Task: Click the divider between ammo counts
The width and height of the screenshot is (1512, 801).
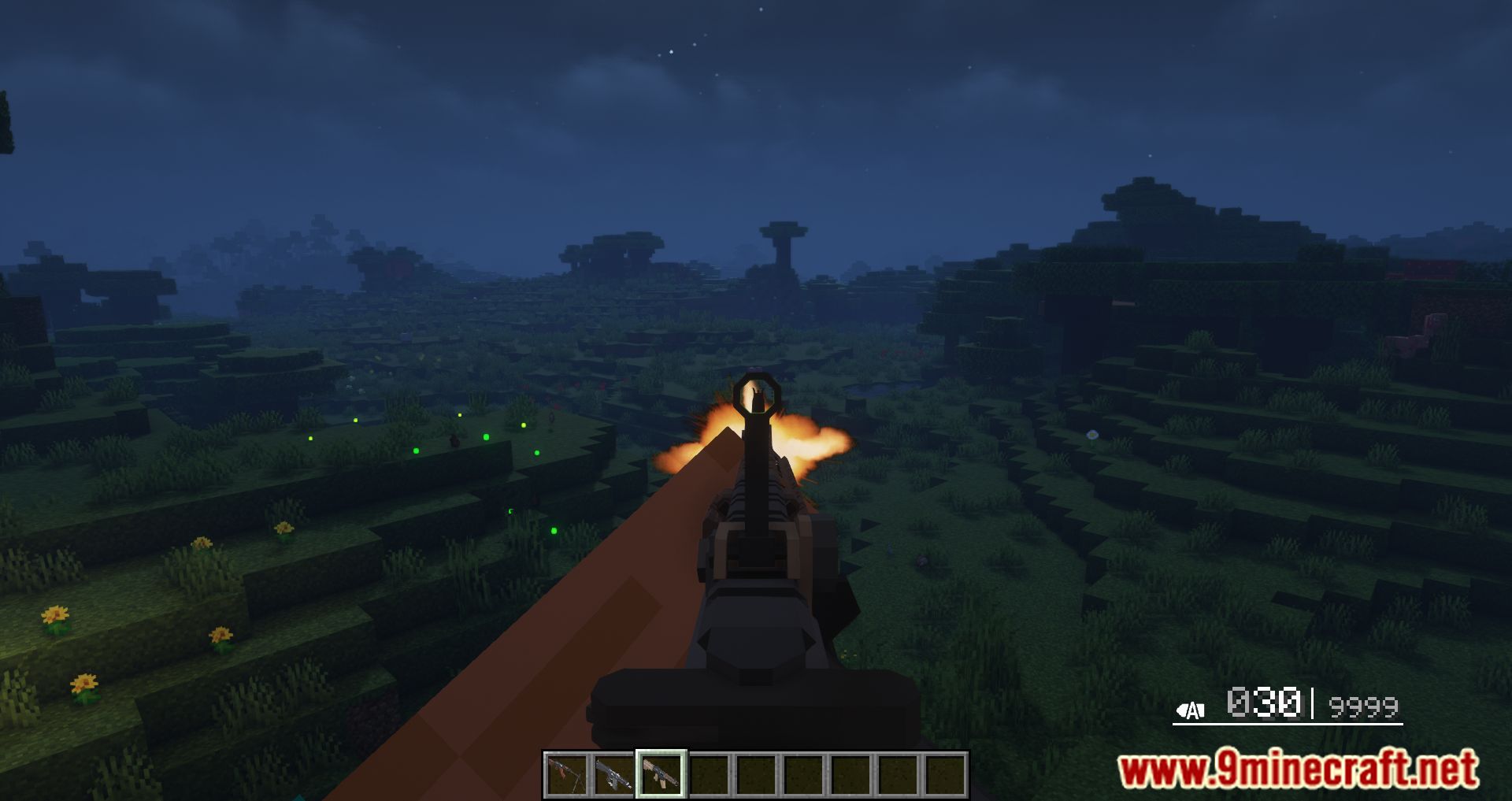Action: [1313, 705]
